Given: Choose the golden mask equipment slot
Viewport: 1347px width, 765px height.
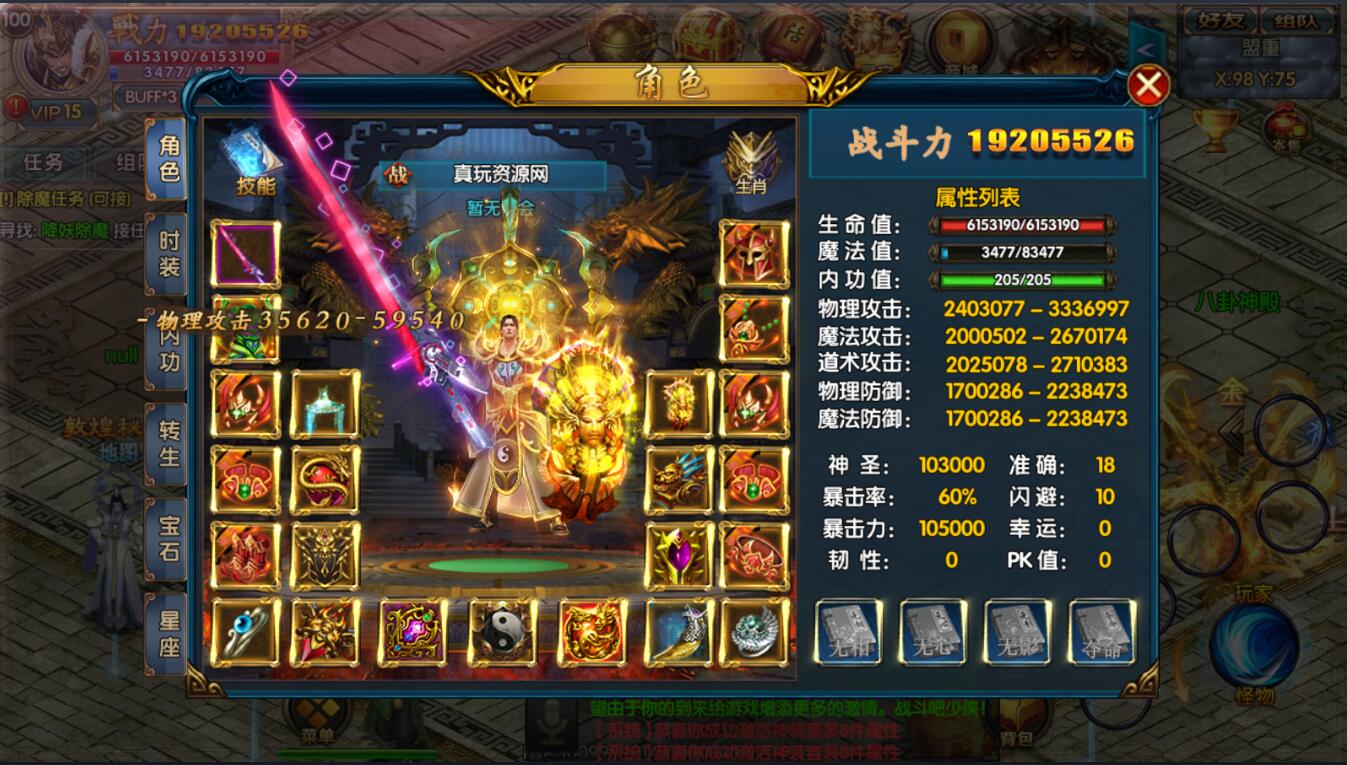Looking at the screenshot, I should [680, 404].
